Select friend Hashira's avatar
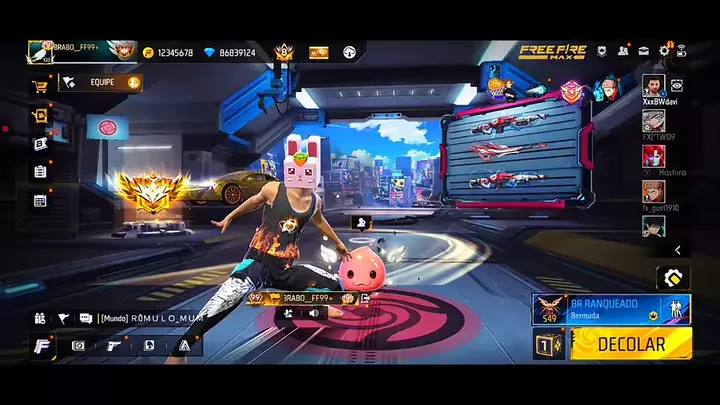 653,156
